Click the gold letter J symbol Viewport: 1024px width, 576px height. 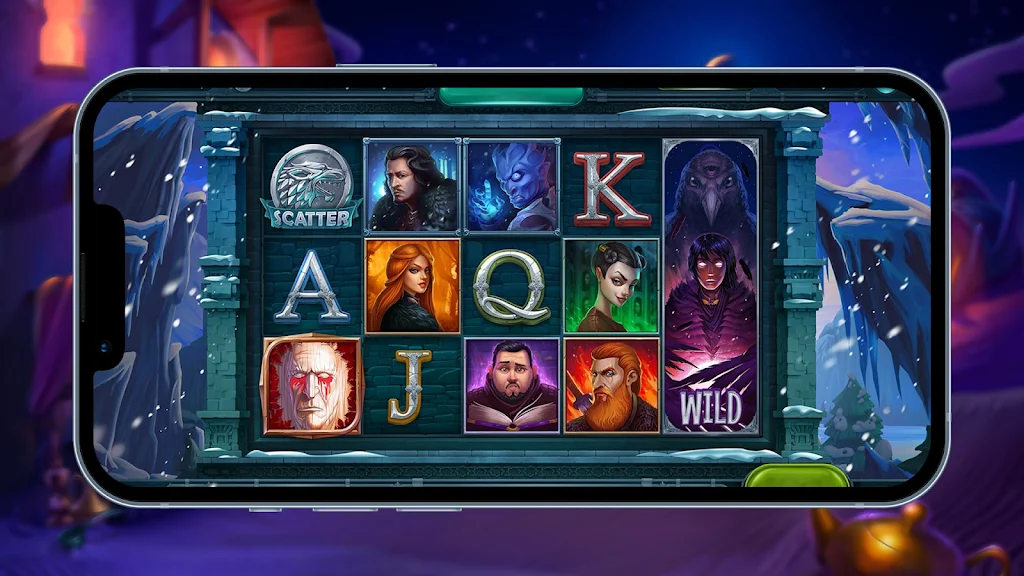pos(412,386)
